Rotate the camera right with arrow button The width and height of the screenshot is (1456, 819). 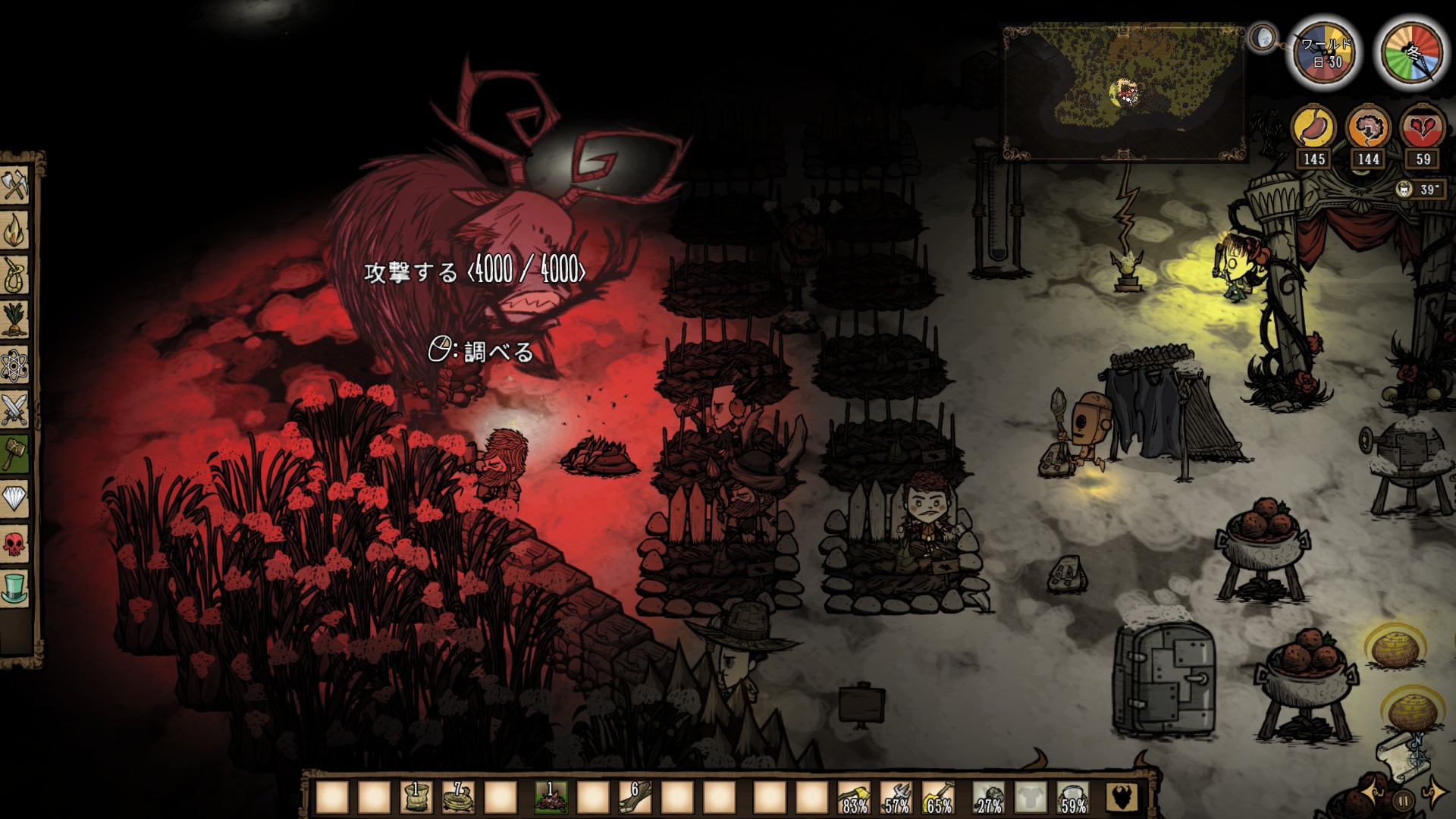1434,793
